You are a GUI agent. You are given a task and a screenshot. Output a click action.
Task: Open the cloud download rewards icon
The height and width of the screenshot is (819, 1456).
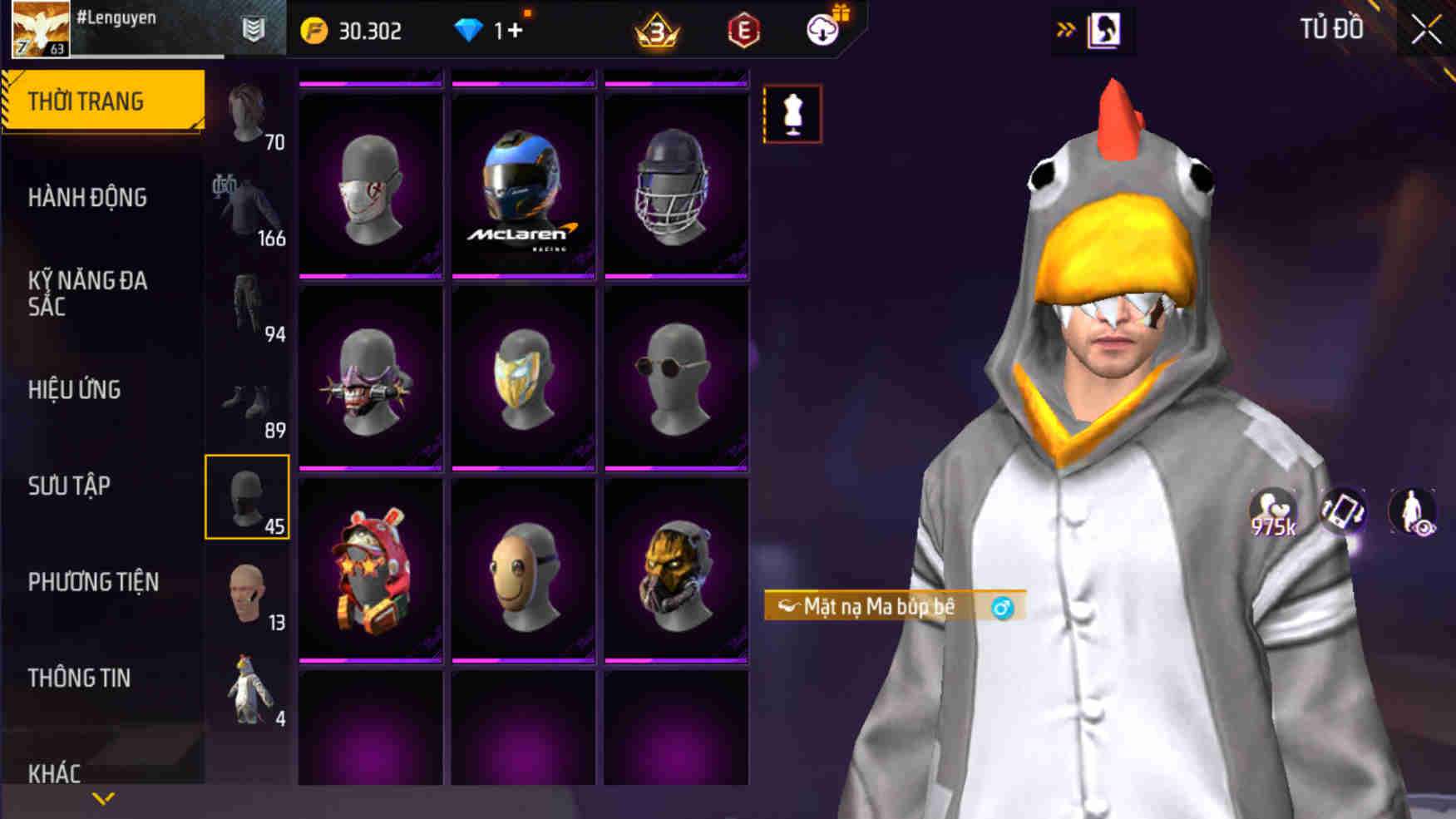click(x=822, y=30)
